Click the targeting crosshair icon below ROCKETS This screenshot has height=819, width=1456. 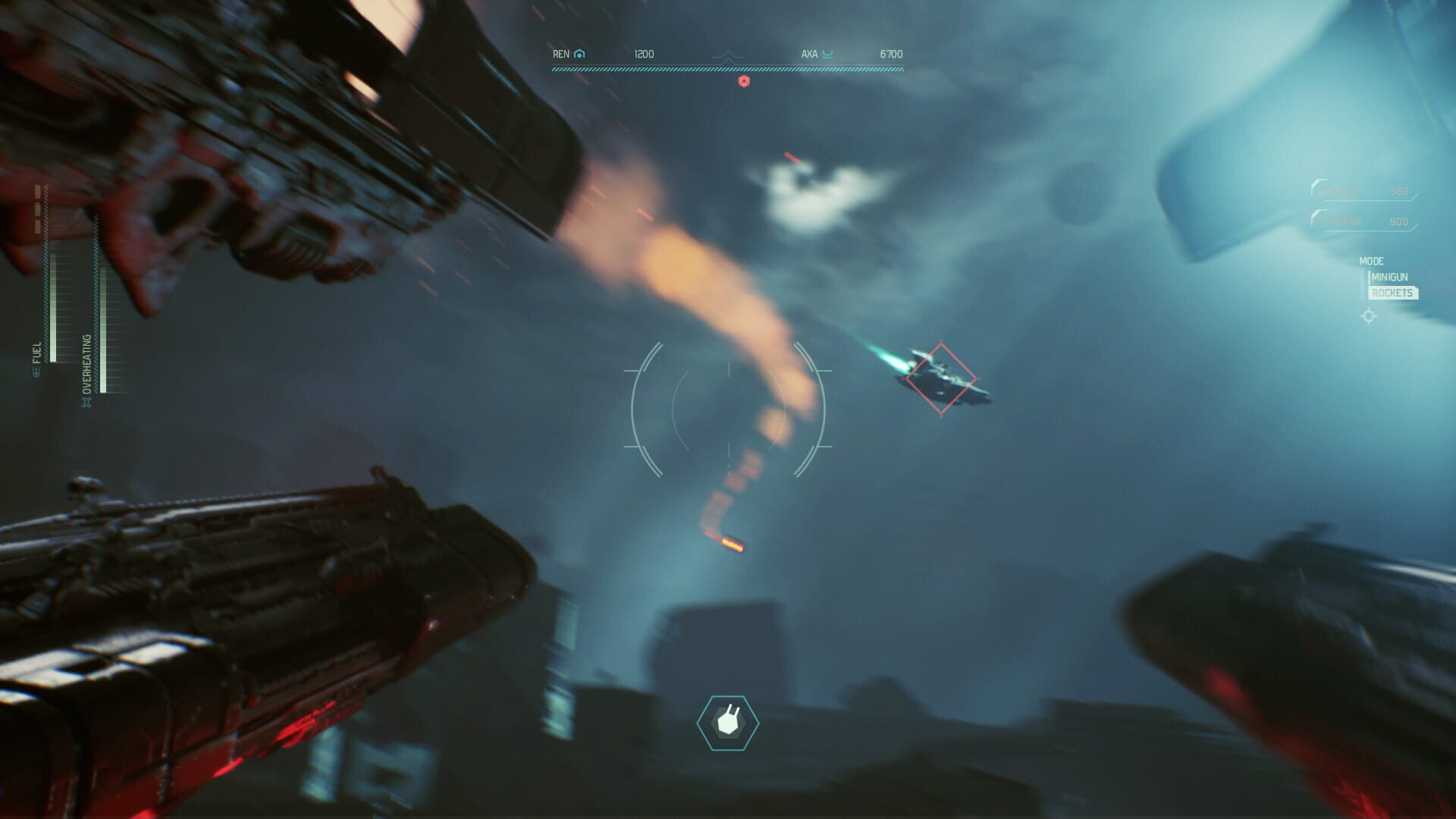click(x=1369, y=315)
